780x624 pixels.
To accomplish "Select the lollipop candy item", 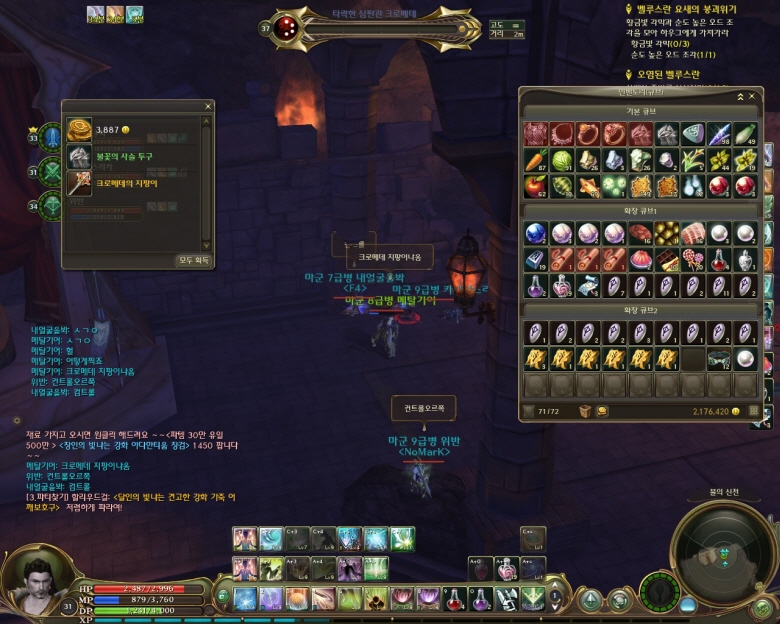I will (692, 260).
